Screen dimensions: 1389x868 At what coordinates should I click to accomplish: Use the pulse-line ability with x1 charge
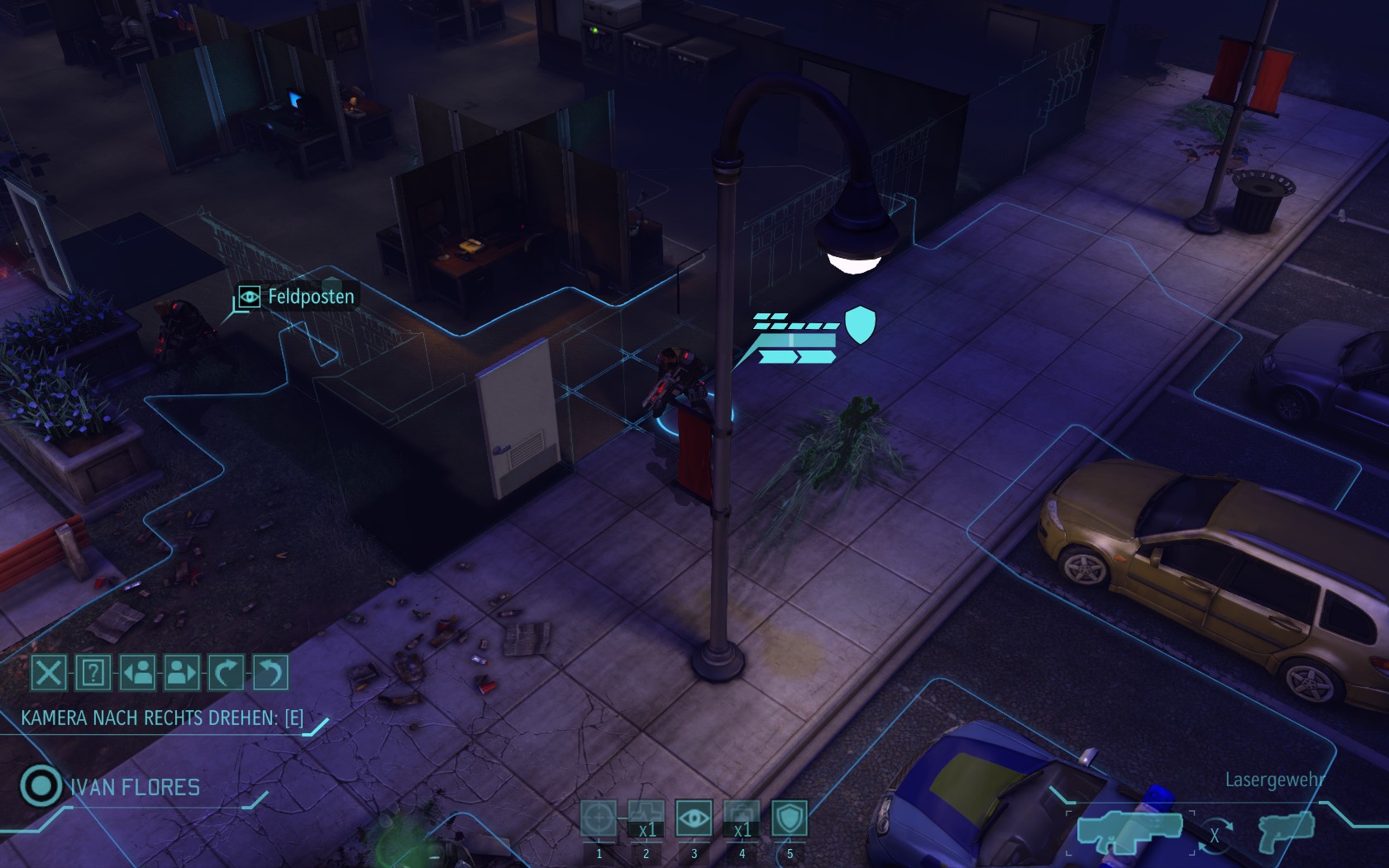point(647,818)
